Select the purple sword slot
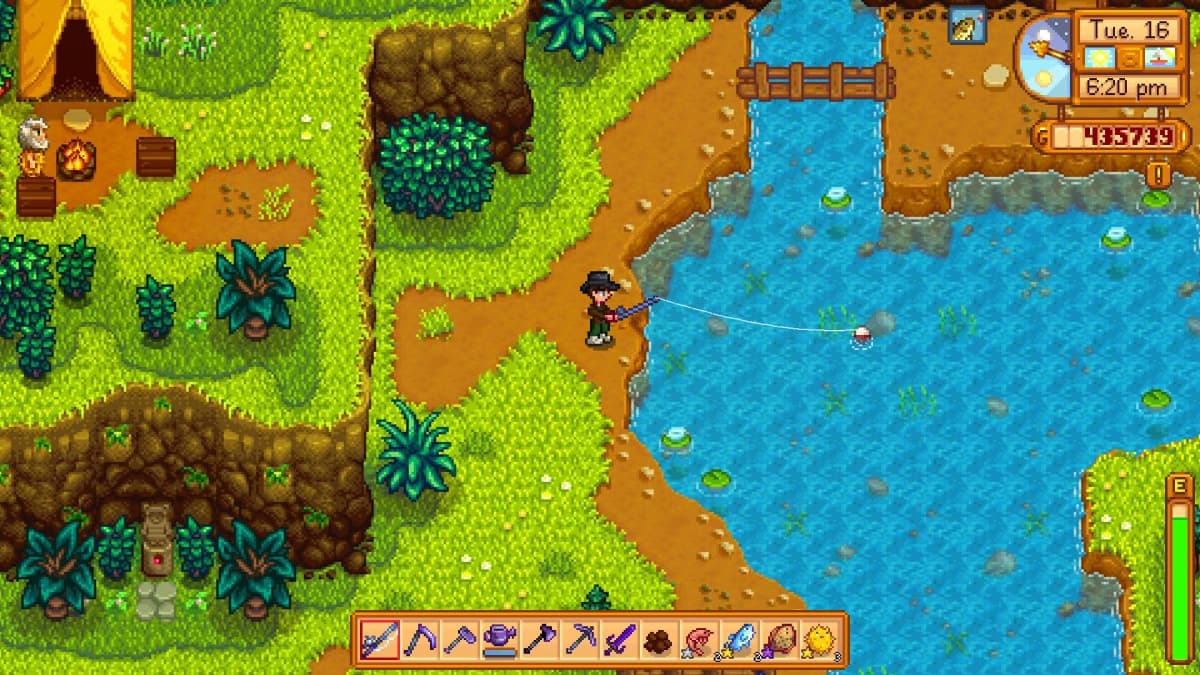 (618, 640)
